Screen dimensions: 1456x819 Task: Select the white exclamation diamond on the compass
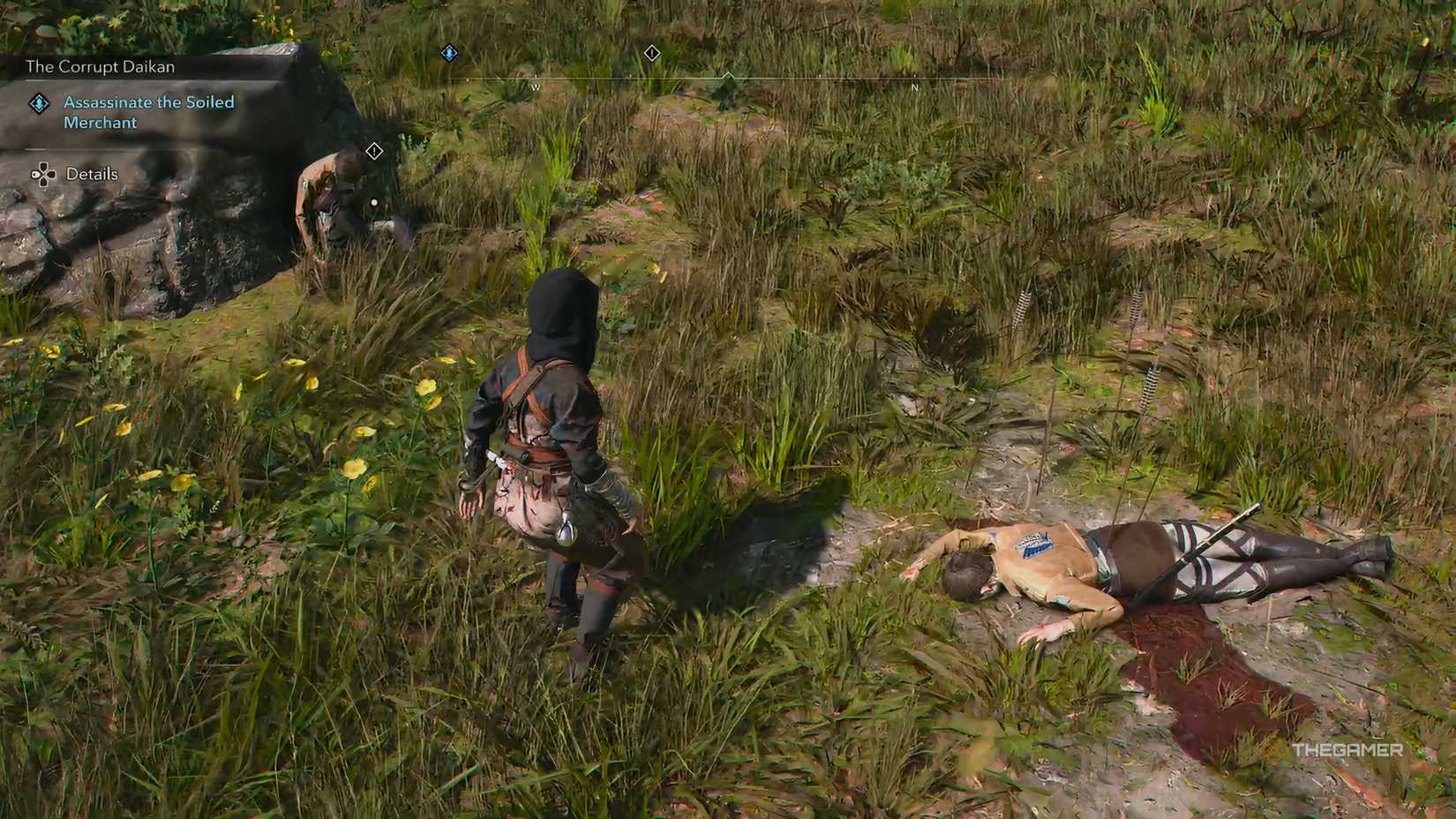pyautogui.click(x=652, y=53)
